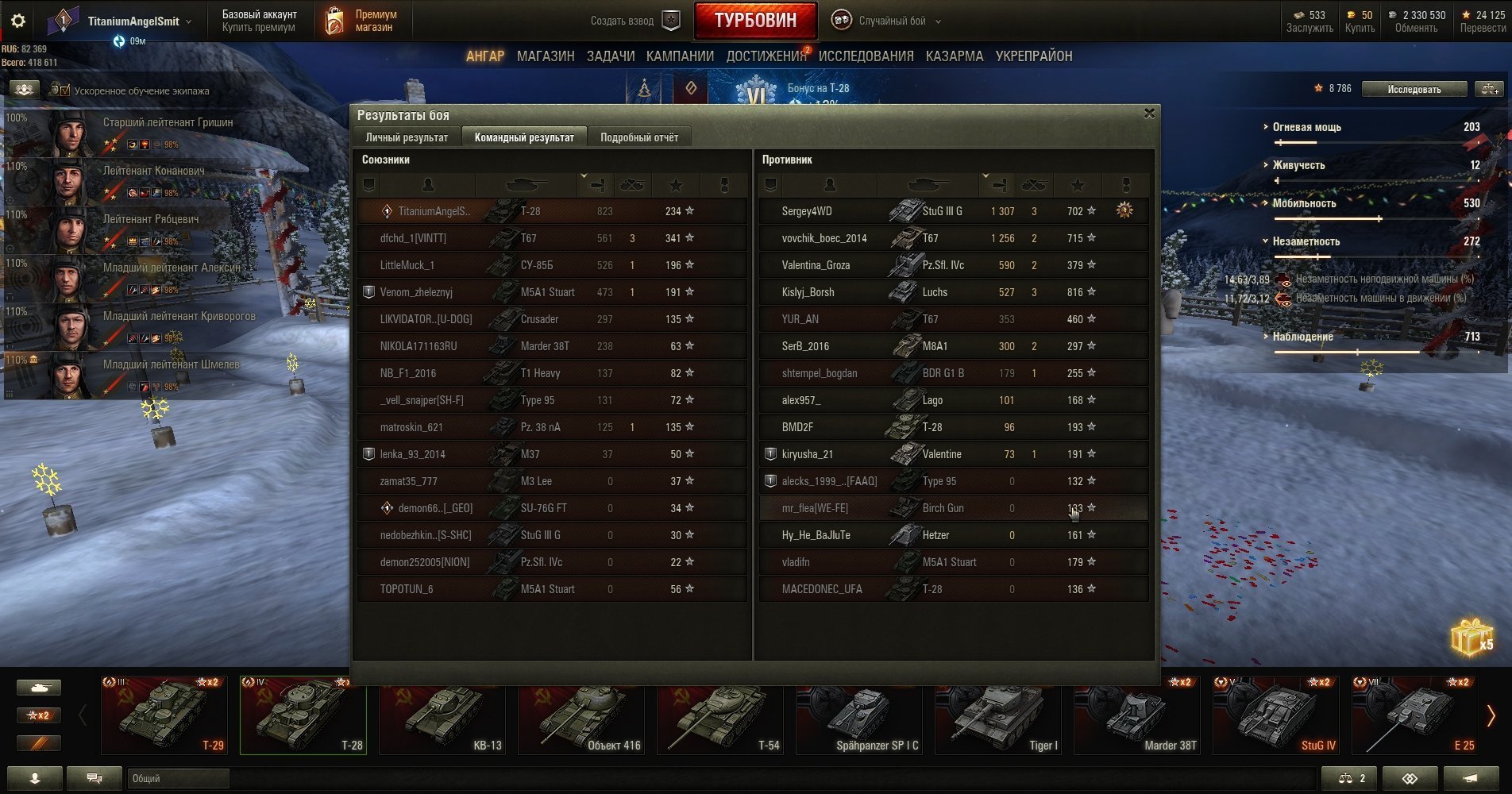
Task: Open the game settings gear
Action: pos(17,21)
